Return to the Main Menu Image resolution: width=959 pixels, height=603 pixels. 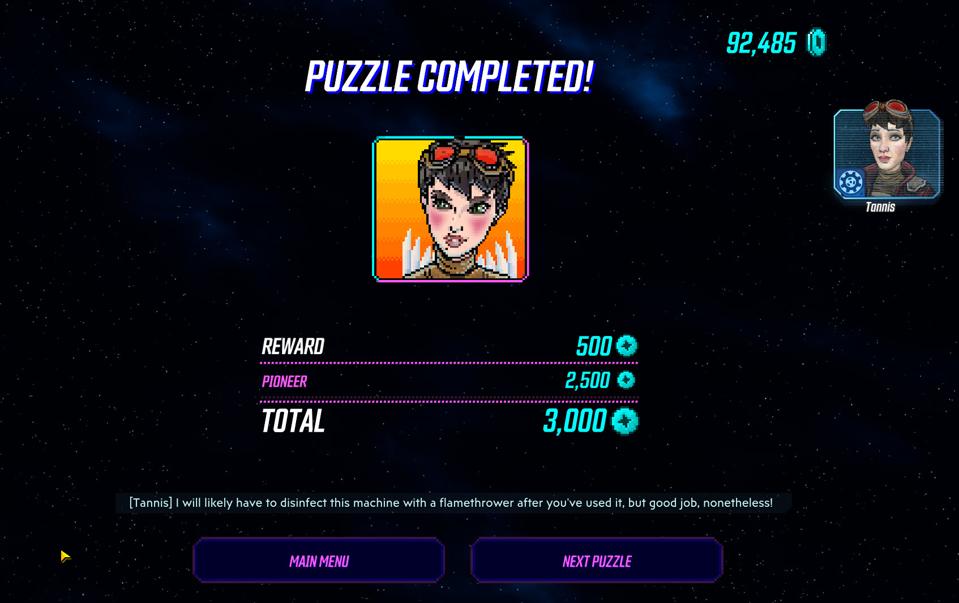(x=318, y=560)
